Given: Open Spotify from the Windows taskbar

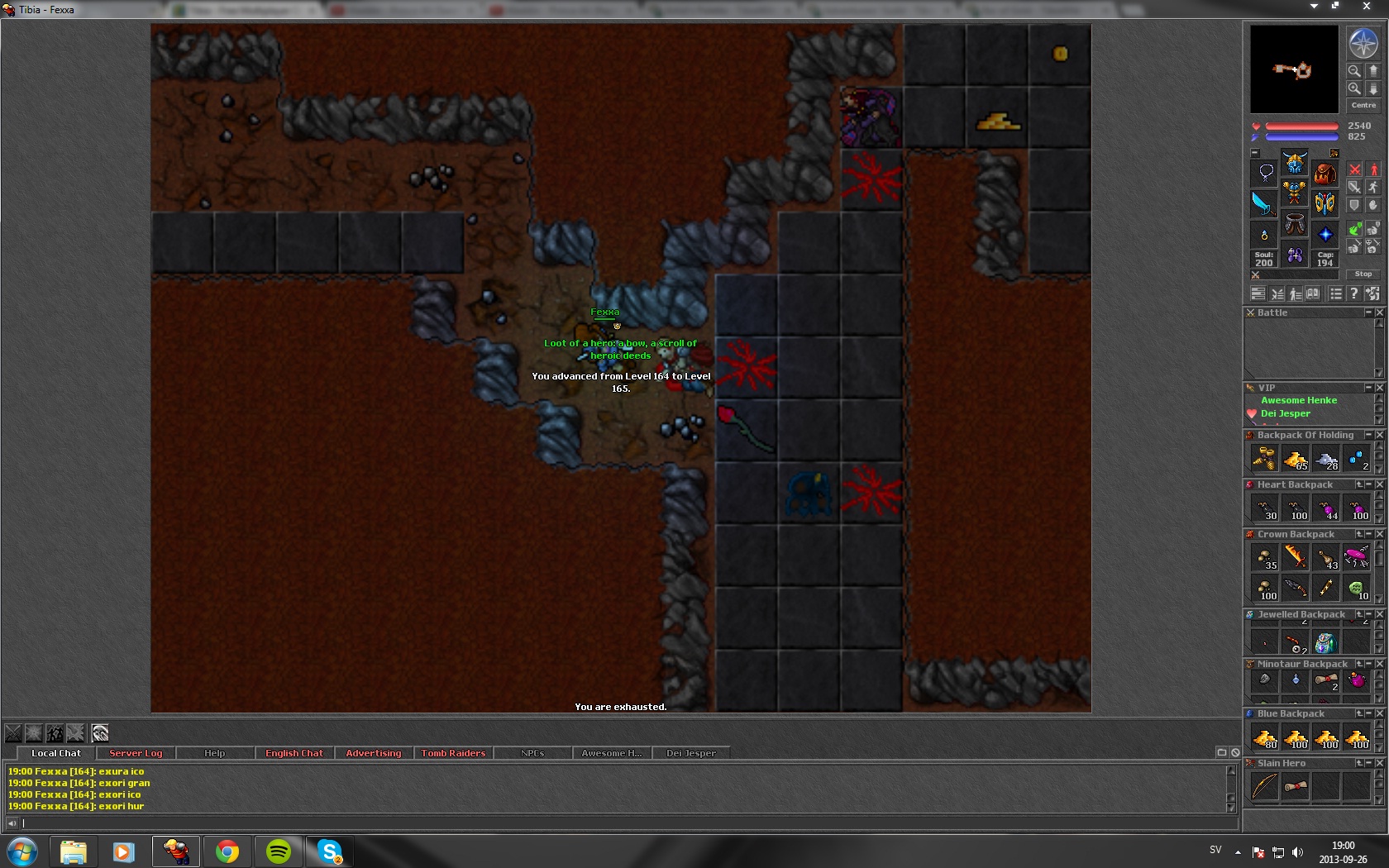Looking at the screenshot, I should coord(279,851).
